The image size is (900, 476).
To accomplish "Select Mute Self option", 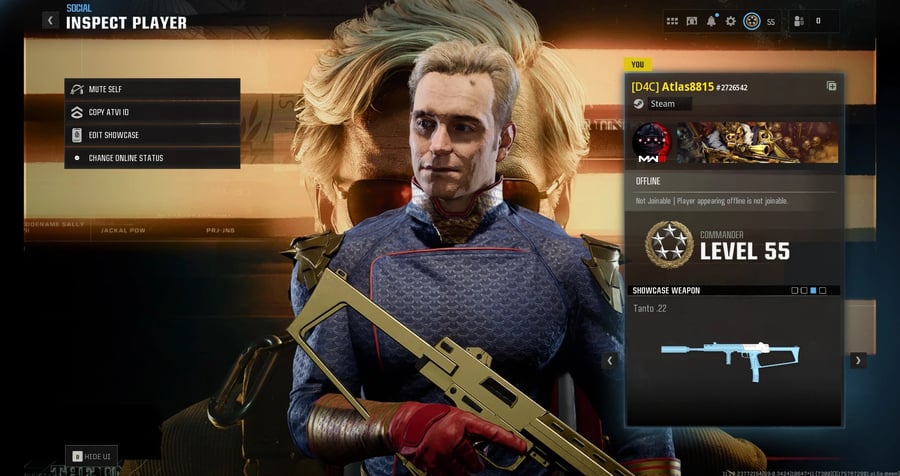I will pos(152,89).
